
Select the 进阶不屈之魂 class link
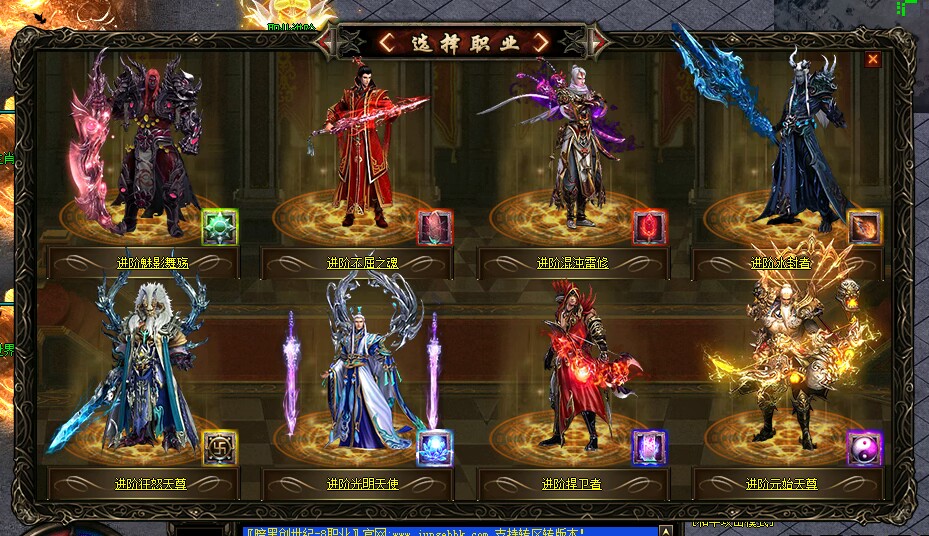tap(362, 263)
